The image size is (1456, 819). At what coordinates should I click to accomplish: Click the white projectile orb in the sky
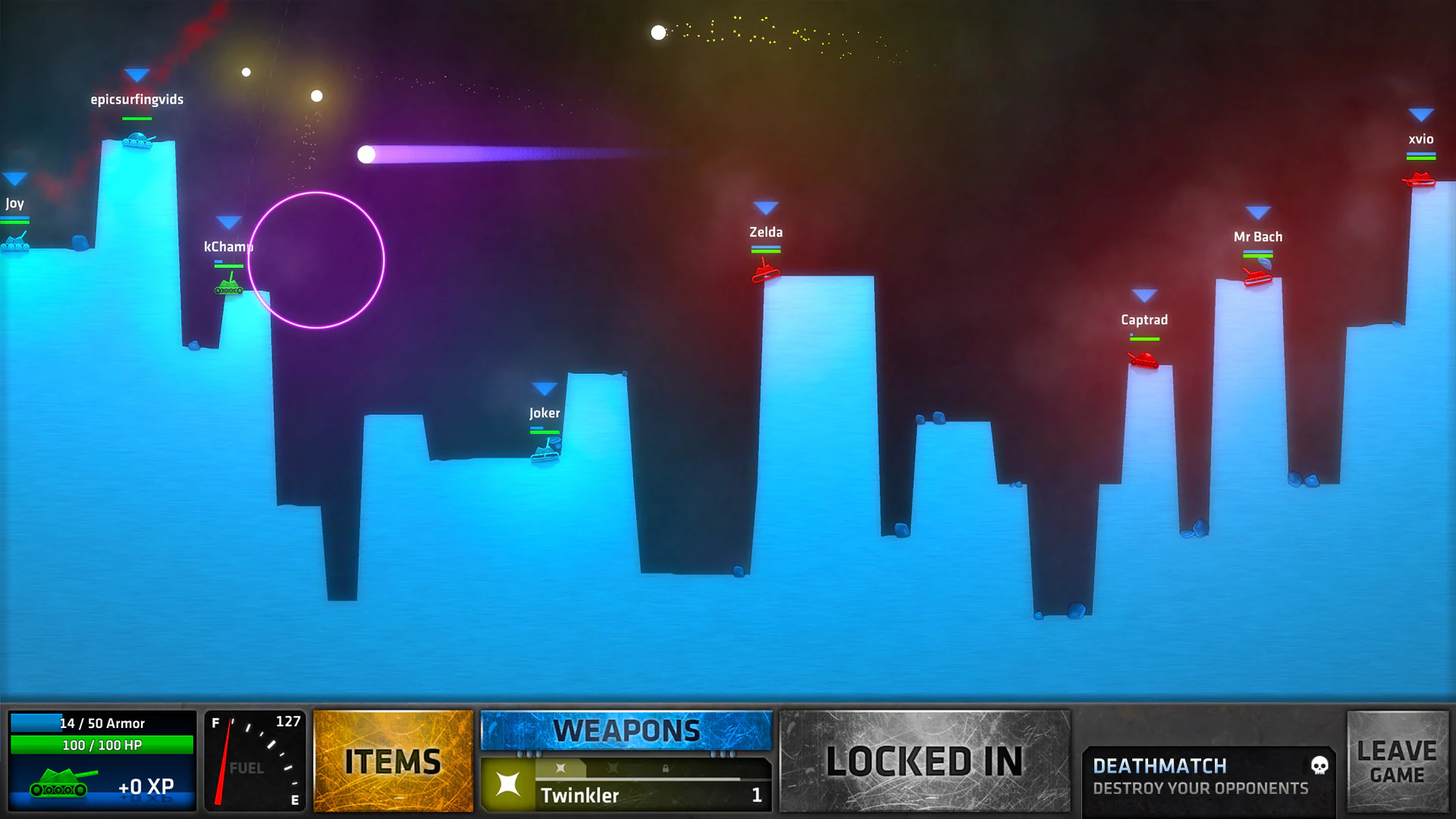point(657,32)
